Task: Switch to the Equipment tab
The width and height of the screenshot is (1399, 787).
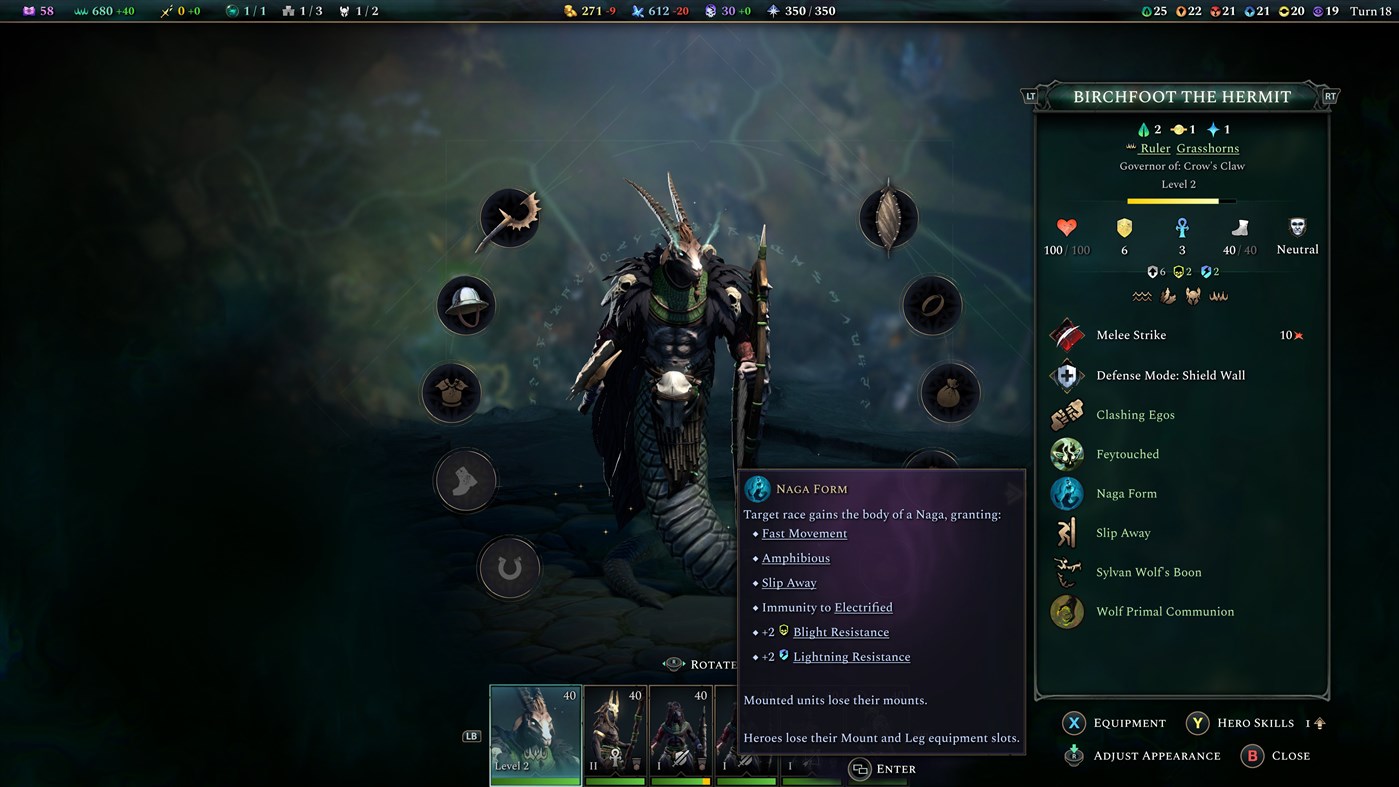Action: pyautogui.click(x=1114, y=723)
